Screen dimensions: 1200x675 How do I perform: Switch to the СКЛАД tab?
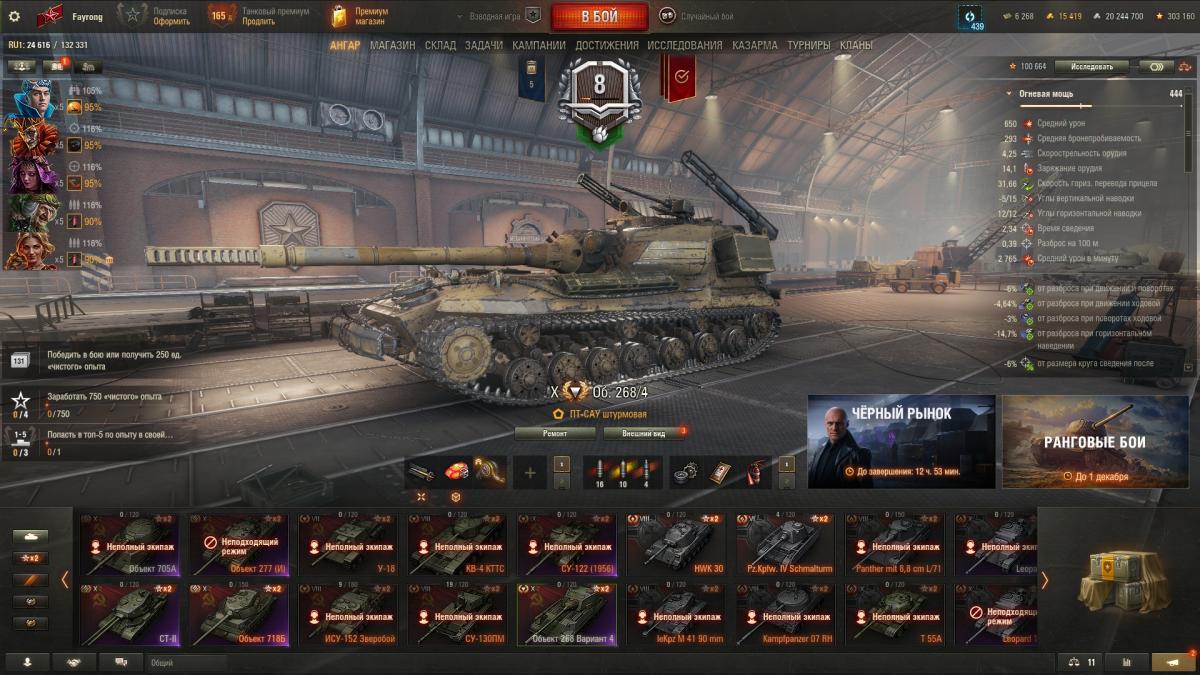point(440,45)
